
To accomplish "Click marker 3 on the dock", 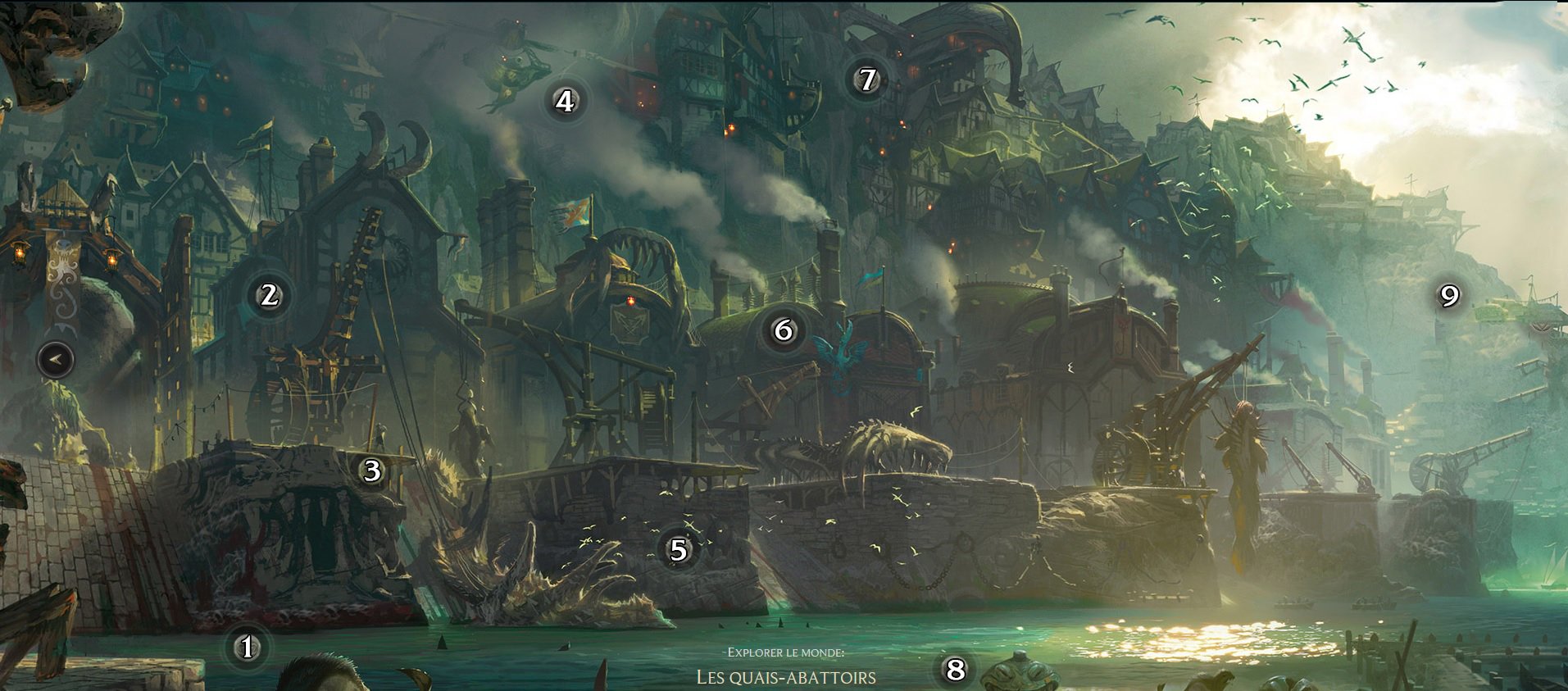I will (372, 471).
